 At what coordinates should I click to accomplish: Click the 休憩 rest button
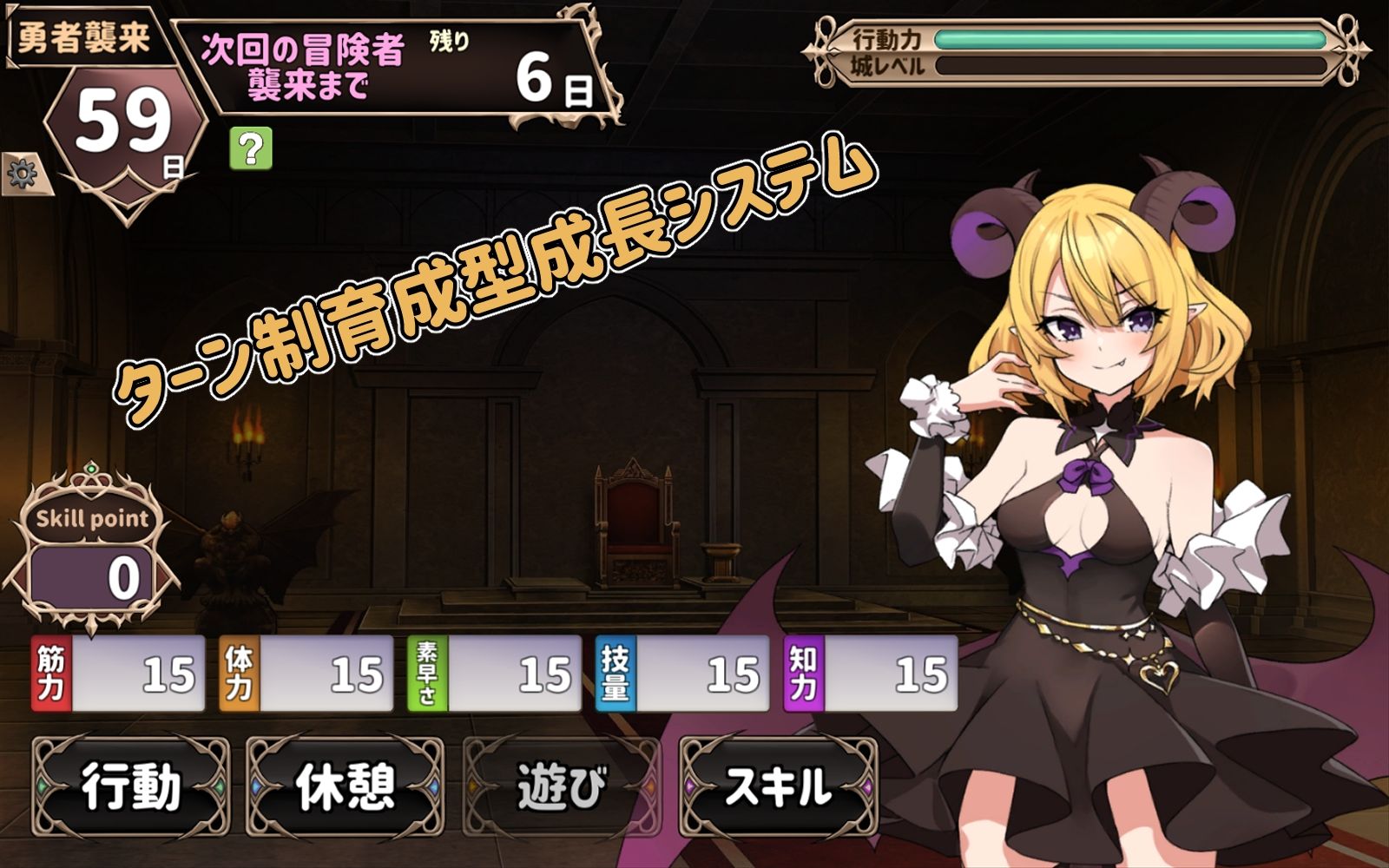click(345, 786)
